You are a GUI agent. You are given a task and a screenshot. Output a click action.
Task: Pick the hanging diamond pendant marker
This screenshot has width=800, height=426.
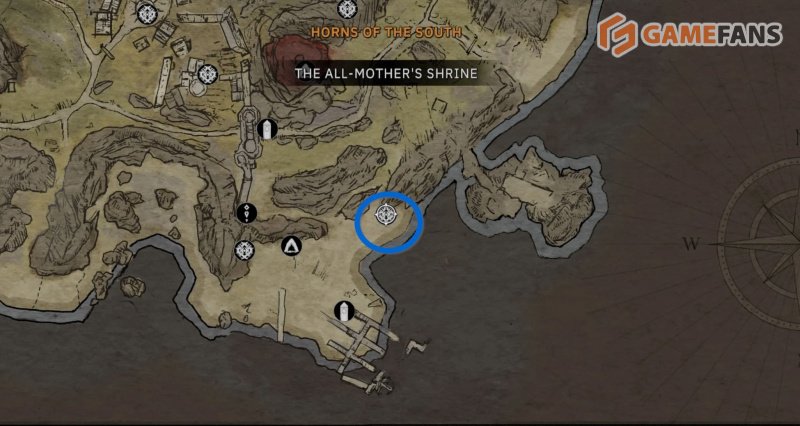click(x=248, y=212)
